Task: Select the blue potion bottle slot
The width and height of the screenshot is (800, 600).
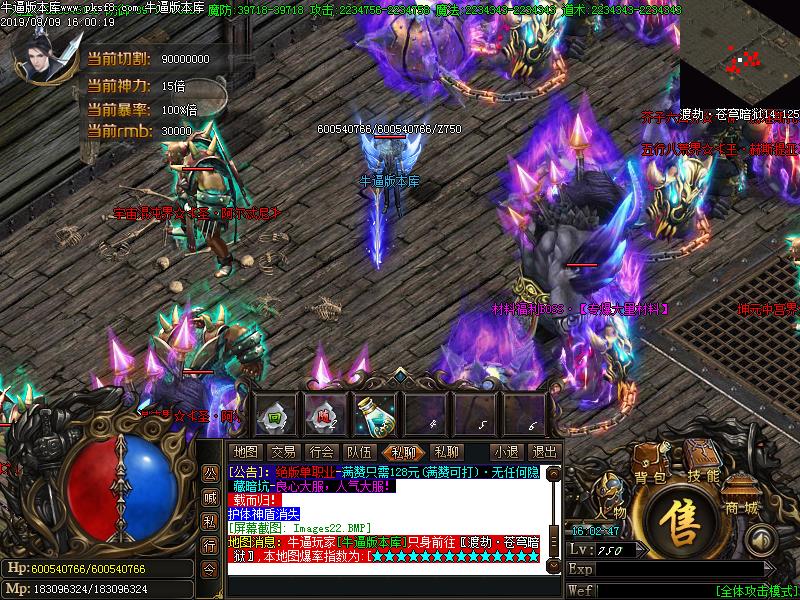Action: coord(374,413)
